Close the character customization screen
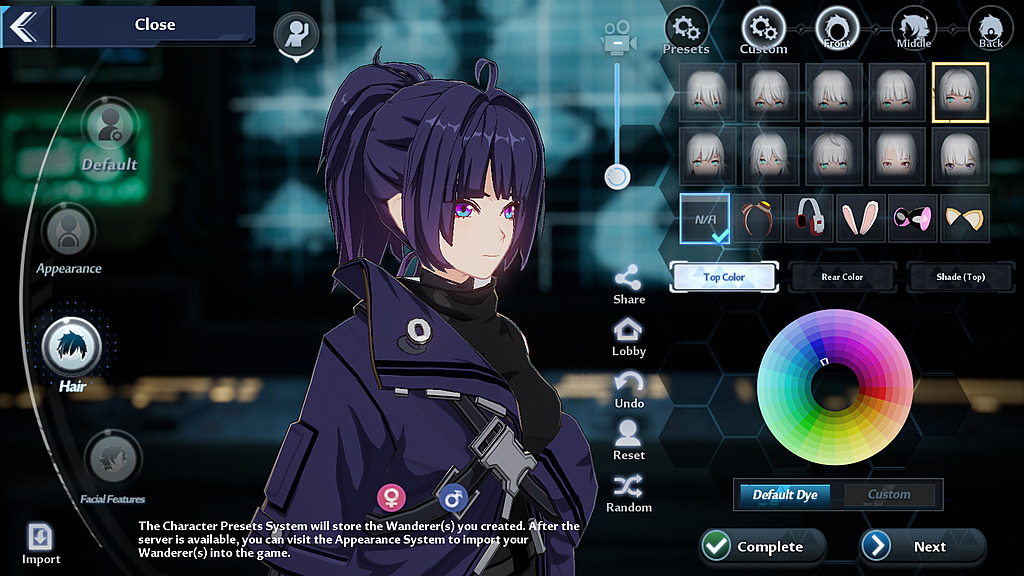Viewport: 1024px width, 576px height. pyautogui.click(x=154, y=25)
